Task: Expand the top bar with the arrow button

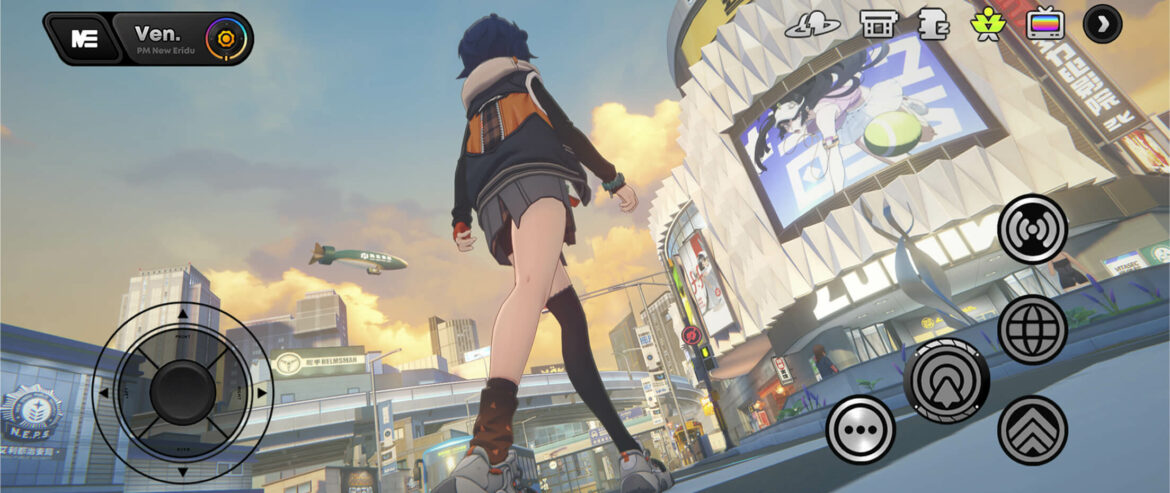Action: click(1102, 23)
